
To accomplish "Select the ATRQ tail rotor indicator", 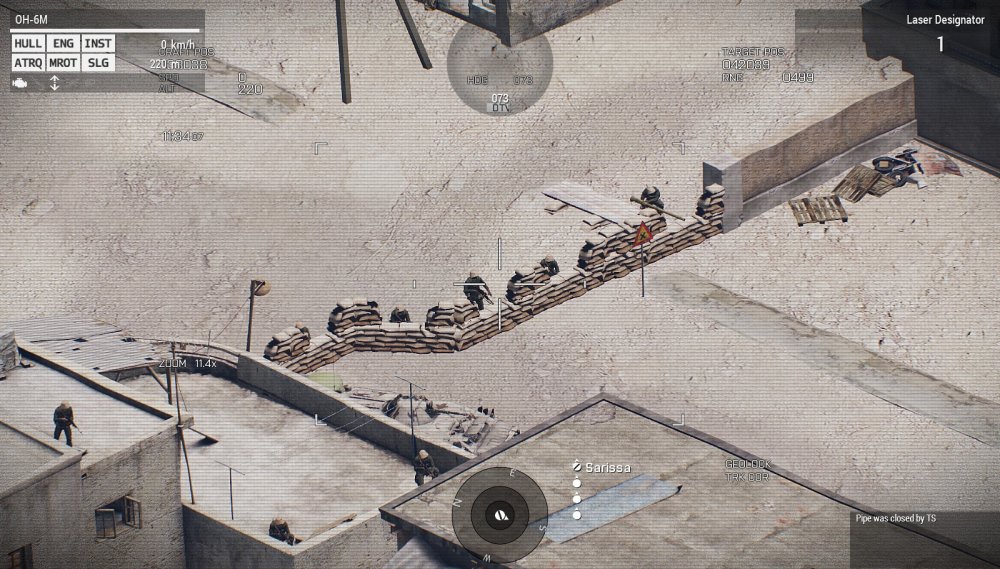I will (x=28, y=63).
